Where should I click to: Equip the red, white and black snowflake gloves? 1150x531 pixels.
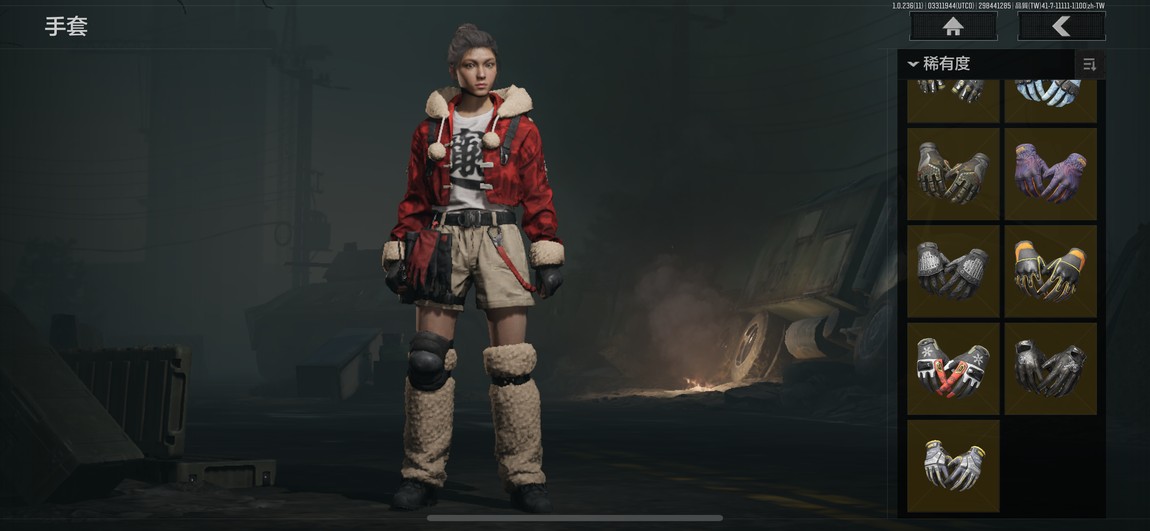click(953, 367)
